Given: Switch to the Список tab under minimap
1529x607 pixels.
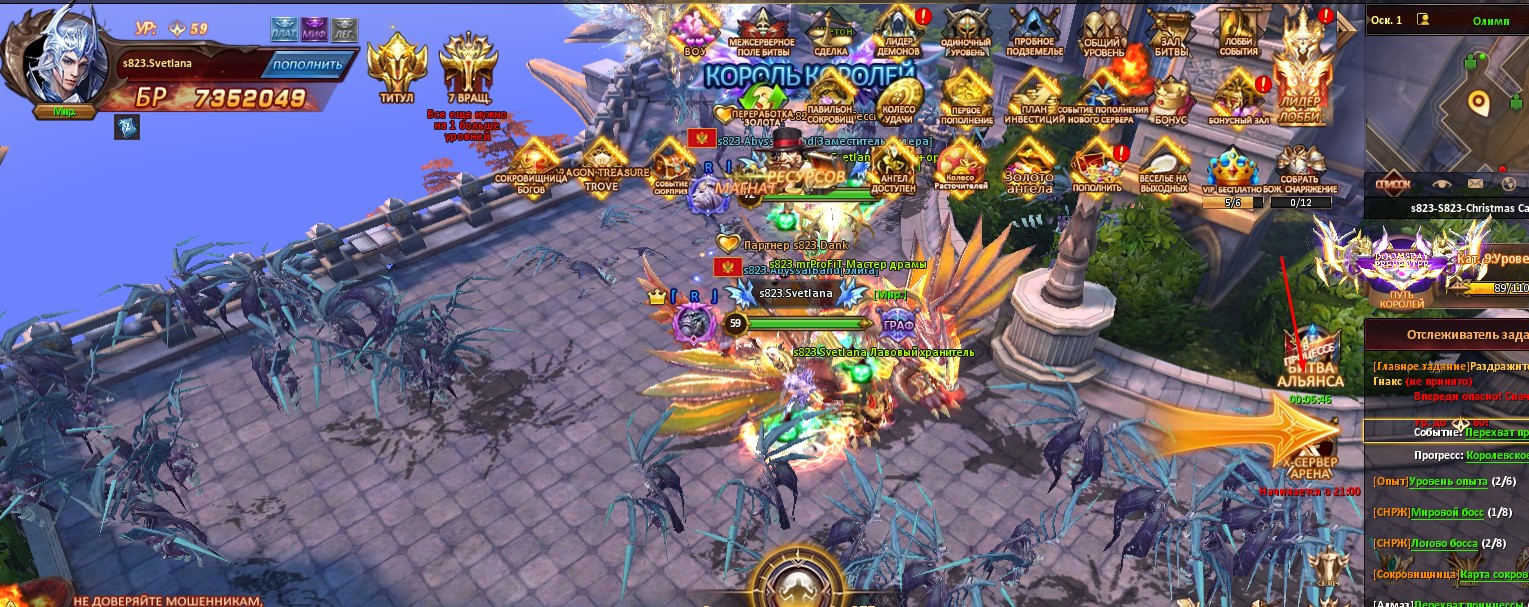Looking at the screenshot, I should pos(1393,184).
